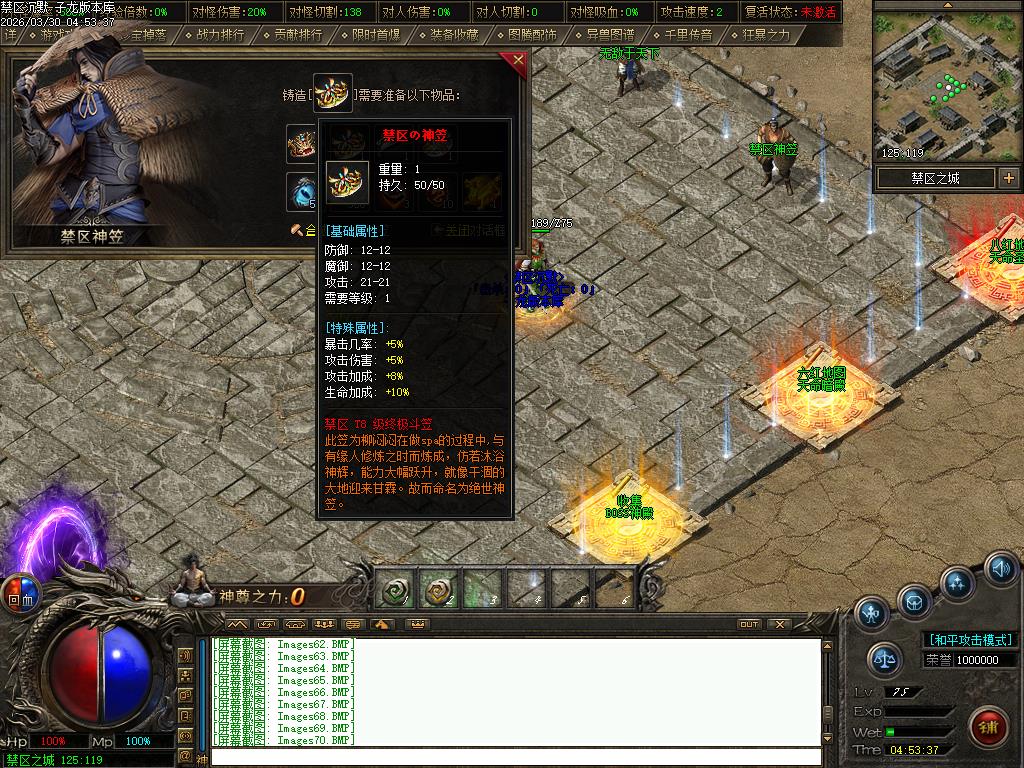The height and width of the screenshot is (768, 1024).
Task: Select the forged hat icon after 铸造
Action: coord(333,93)
